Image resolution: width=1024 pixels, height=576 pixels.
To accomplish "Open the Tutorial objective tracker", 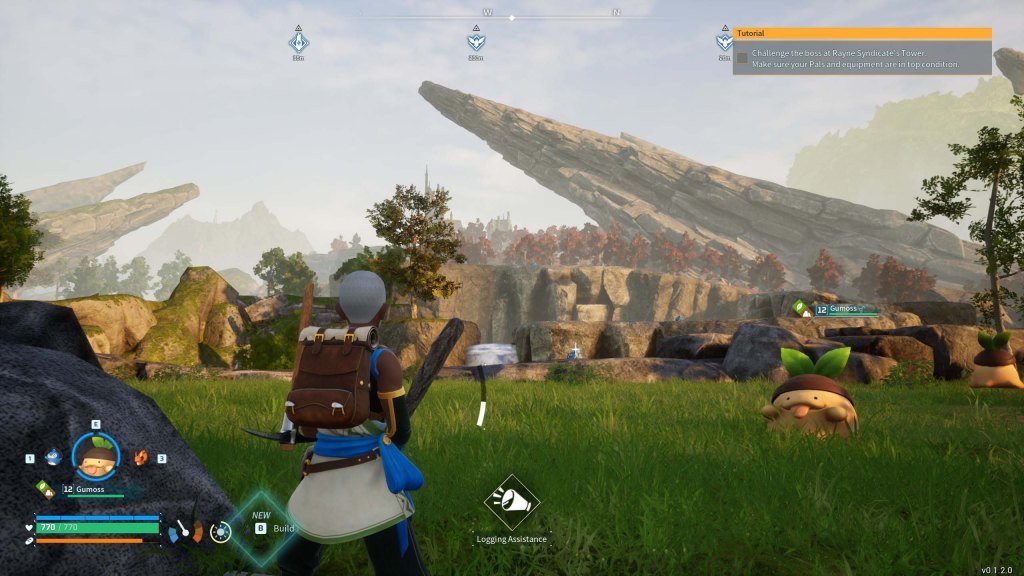I will (862, 33).
